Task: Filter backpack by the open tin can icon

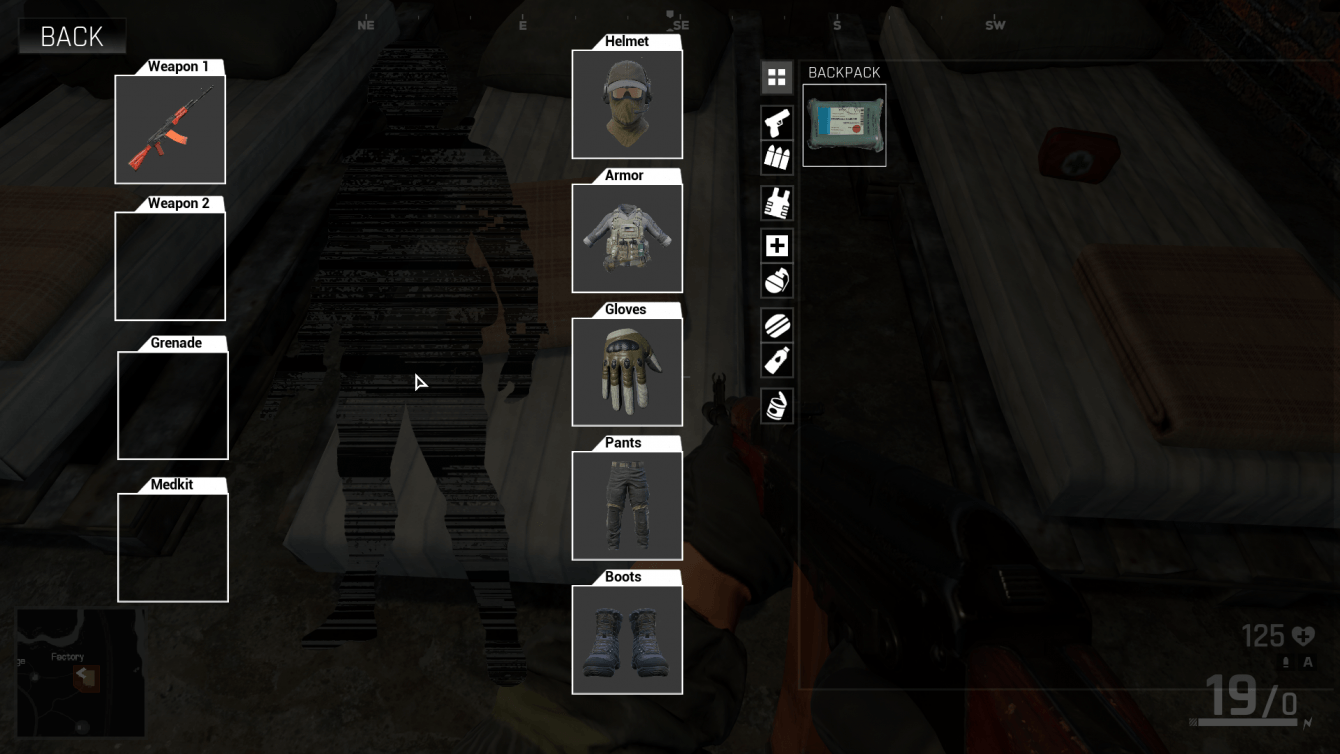Action: [777, 405]
